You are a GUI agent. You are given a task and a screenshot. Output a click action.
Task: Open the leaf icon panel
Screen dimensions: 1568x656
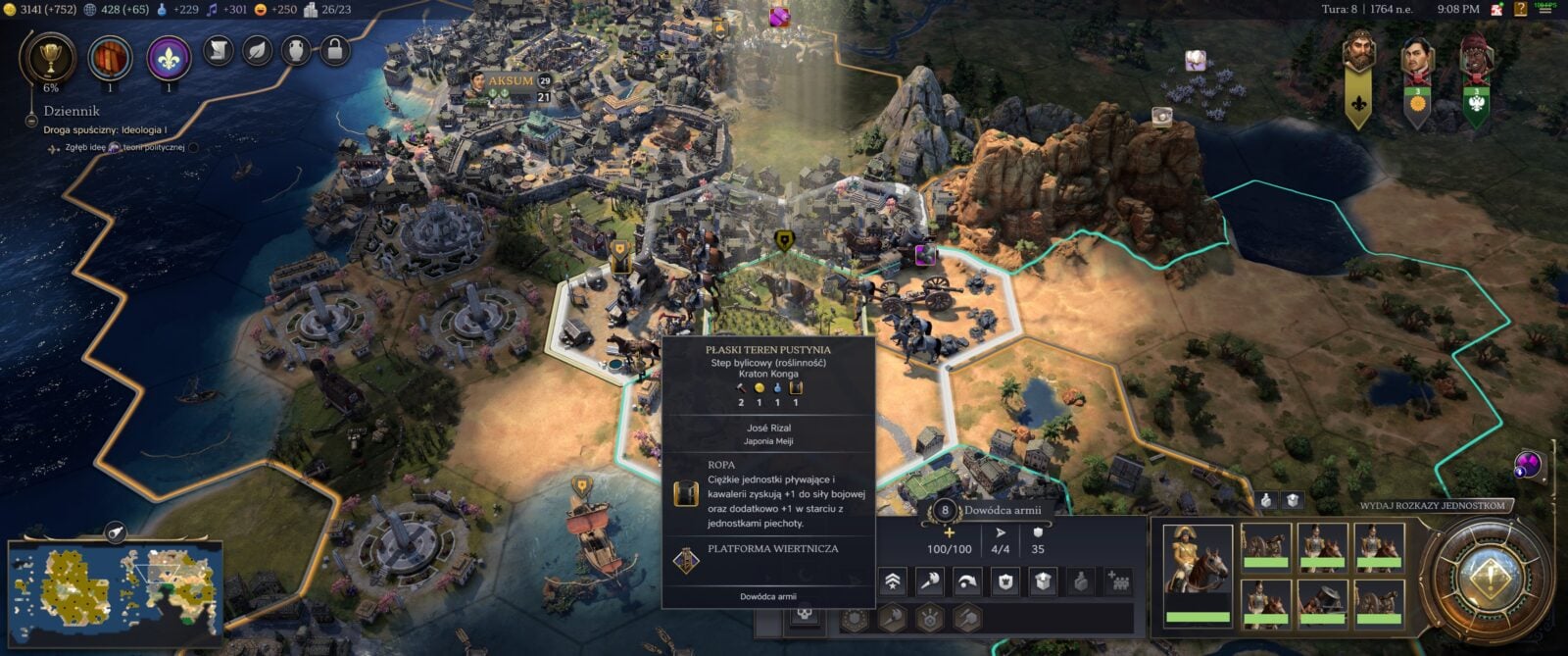[x=257, y=49]
